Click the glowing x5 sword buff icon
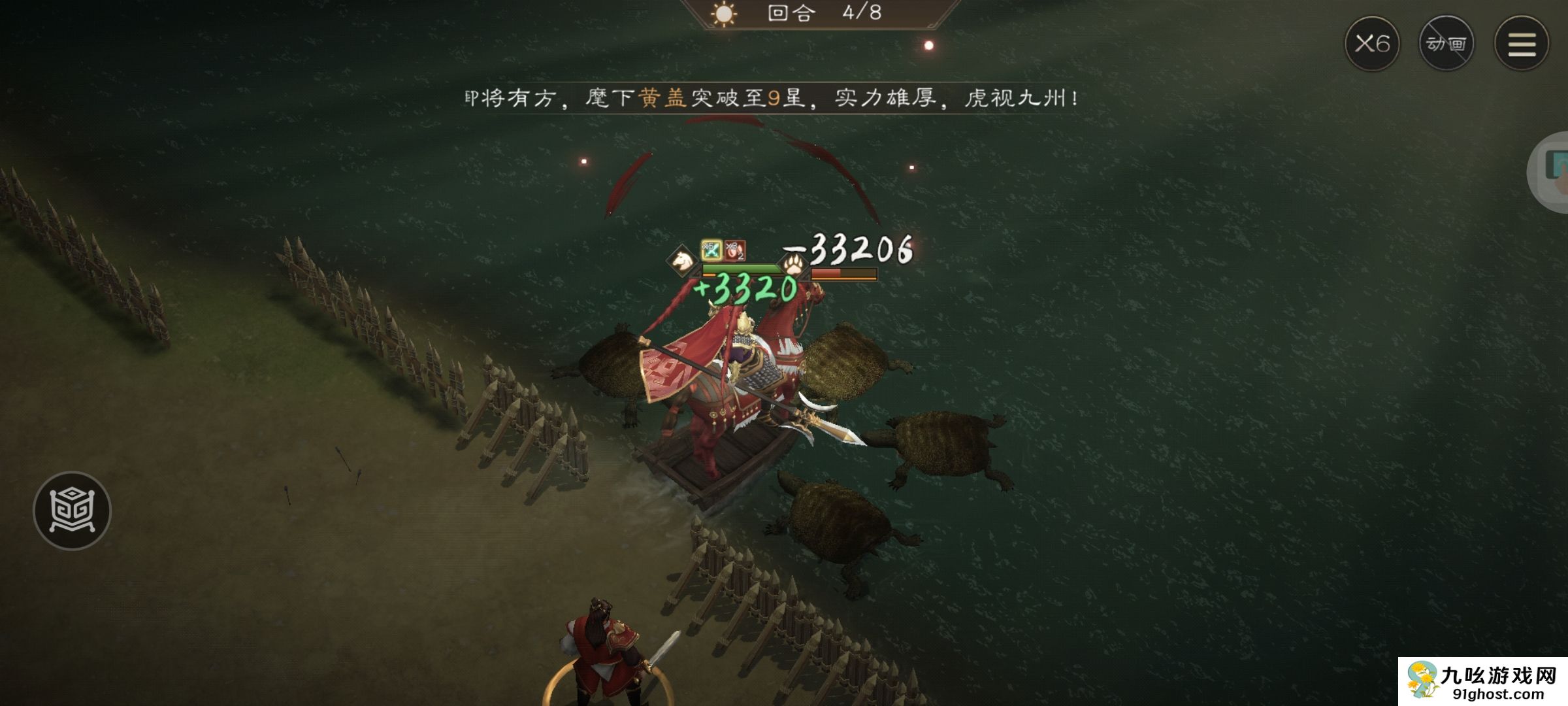 (x=711, y=251)
